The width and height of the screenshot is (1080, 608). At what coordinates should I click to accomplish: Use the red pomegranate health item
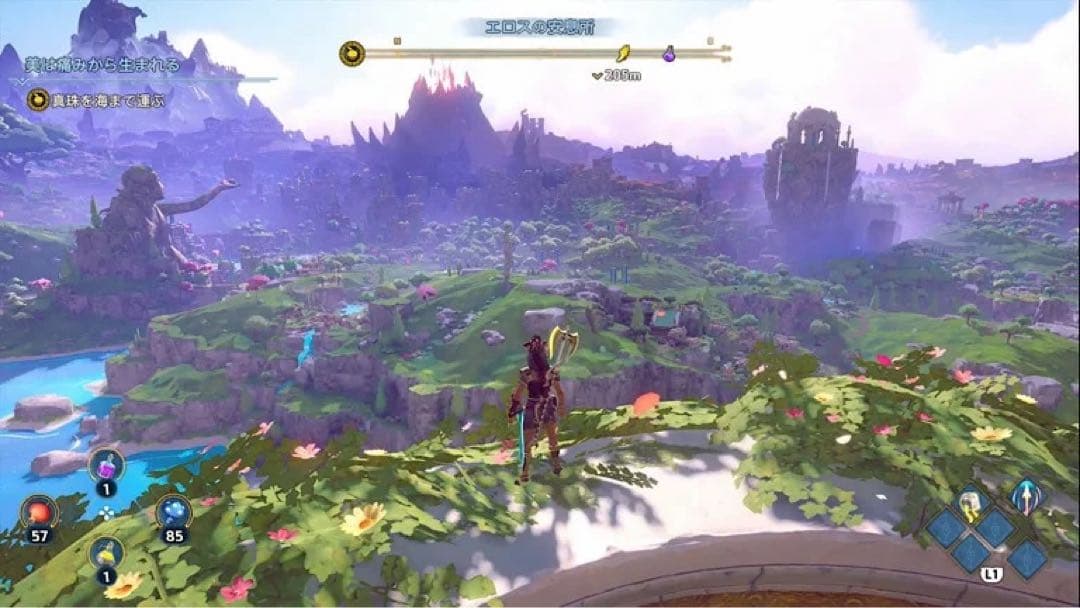click(40, 513)
